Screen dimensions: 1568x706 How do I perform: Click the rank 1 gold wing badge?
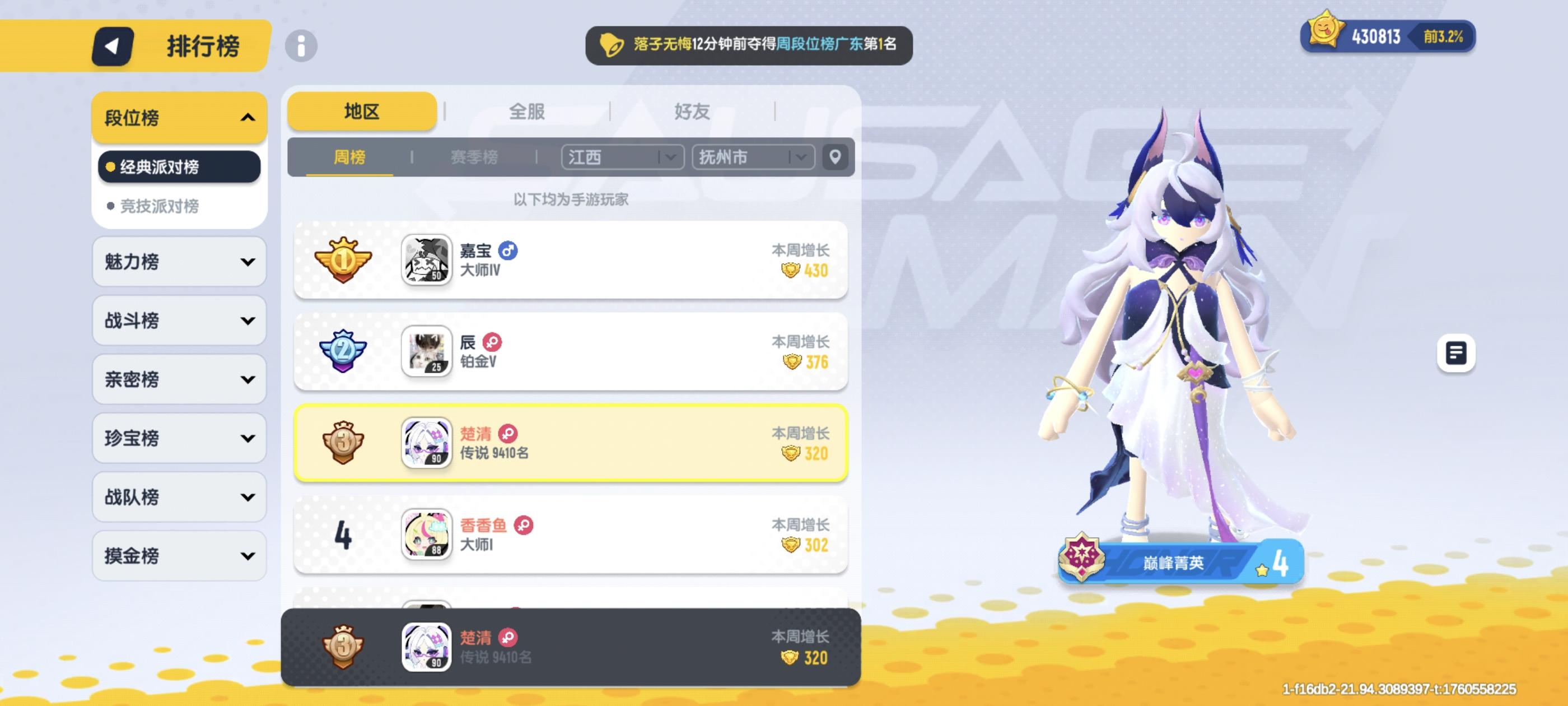344,260
